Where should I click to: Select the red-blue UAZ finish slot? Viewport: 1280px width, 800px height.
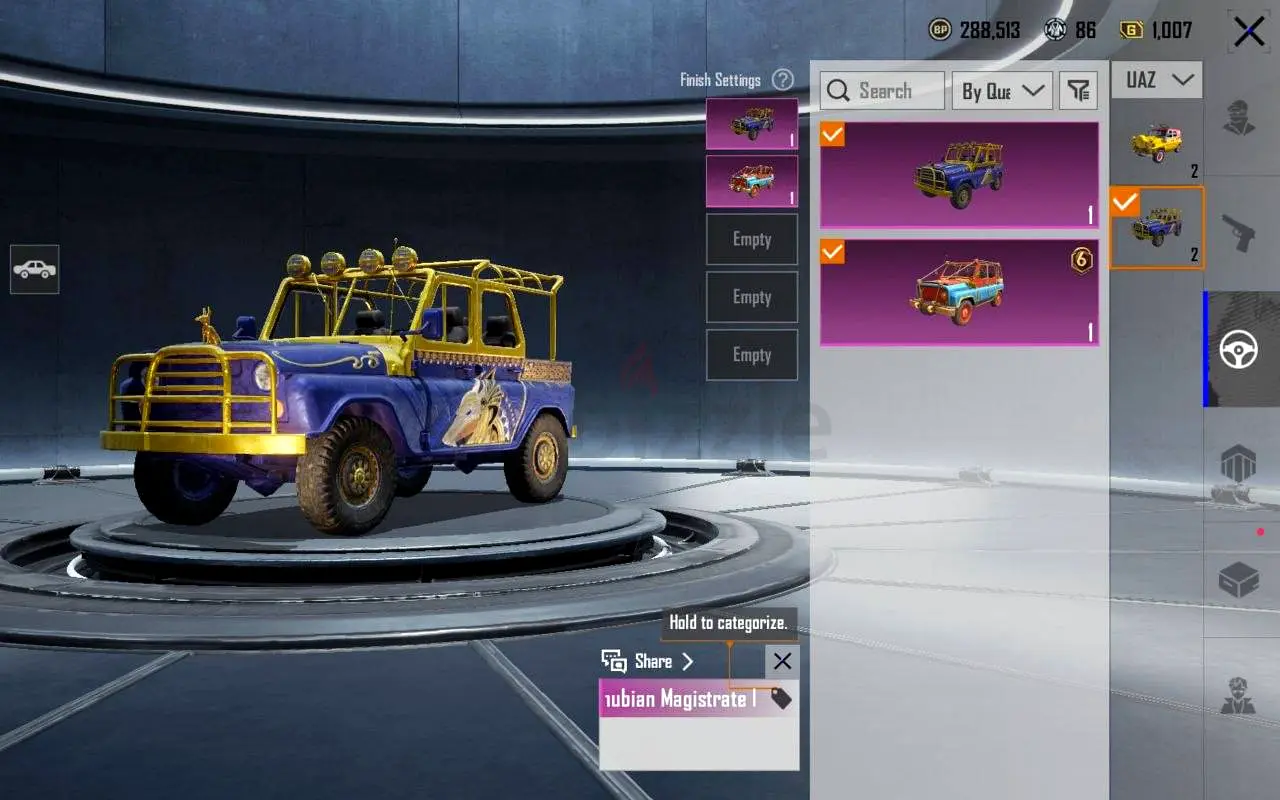tap(752, 181)
